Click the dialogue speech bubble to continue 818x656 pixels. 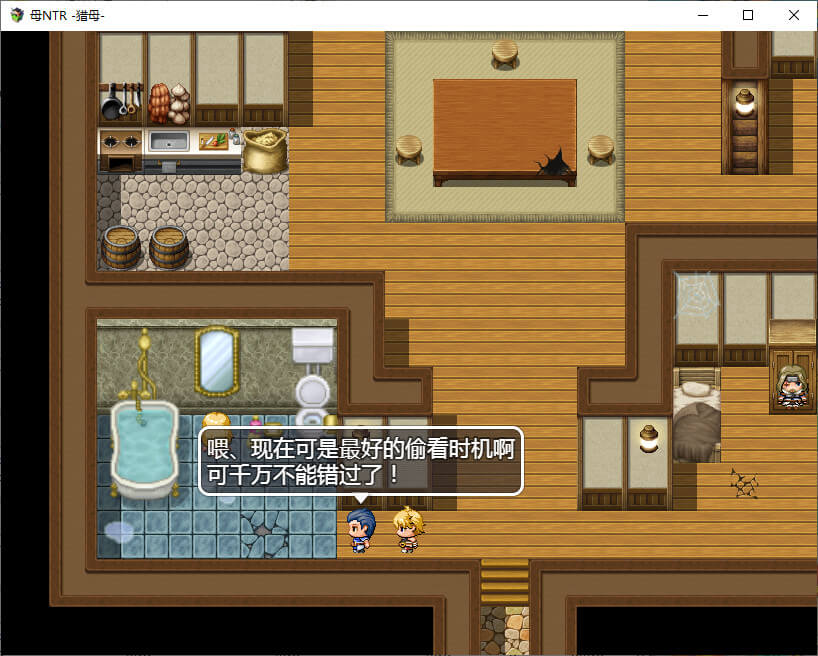coord(361,461)
